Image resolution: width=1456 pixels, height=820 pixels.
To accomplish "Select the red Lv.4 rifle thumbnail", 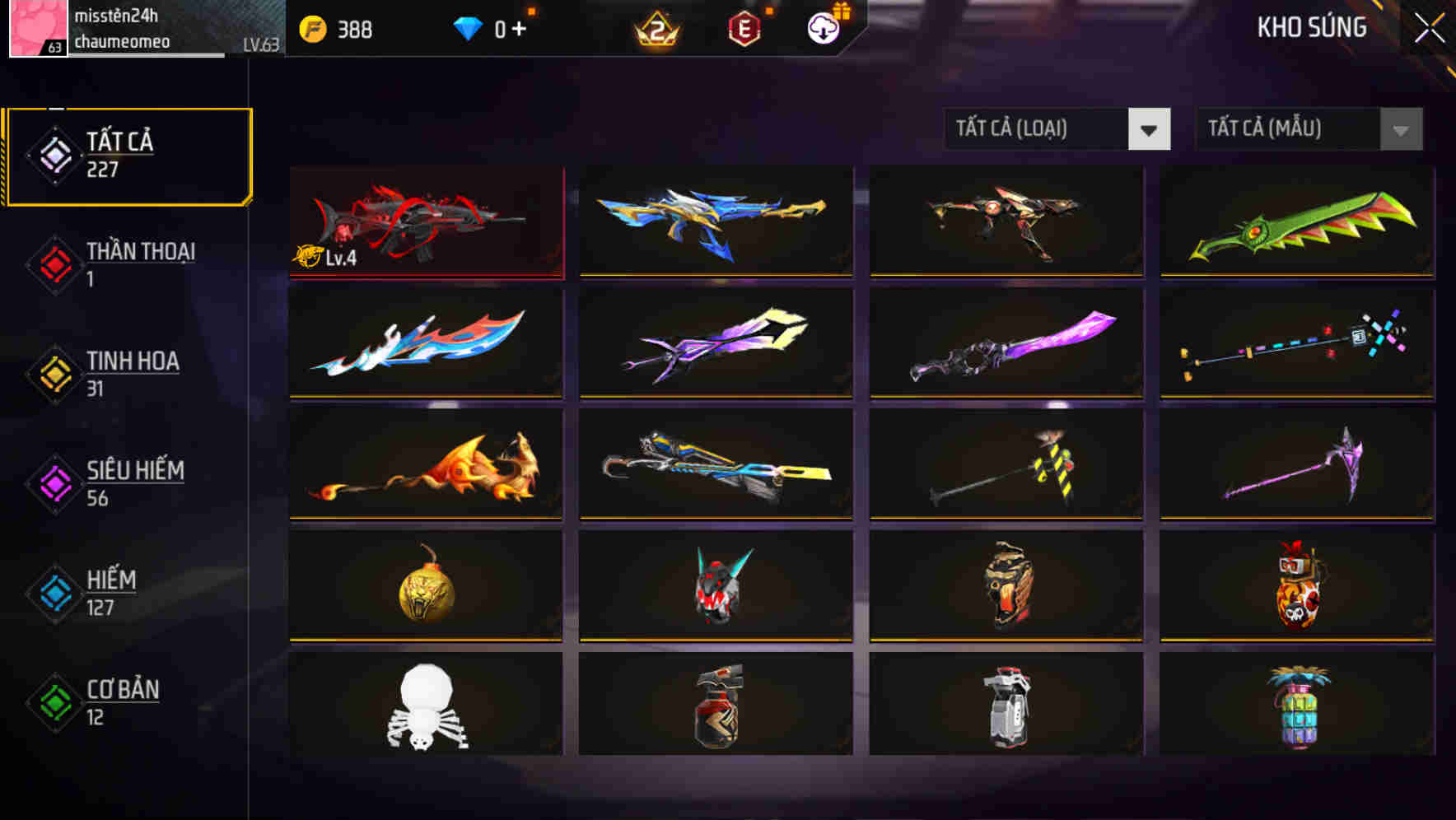I will point(426,222).
